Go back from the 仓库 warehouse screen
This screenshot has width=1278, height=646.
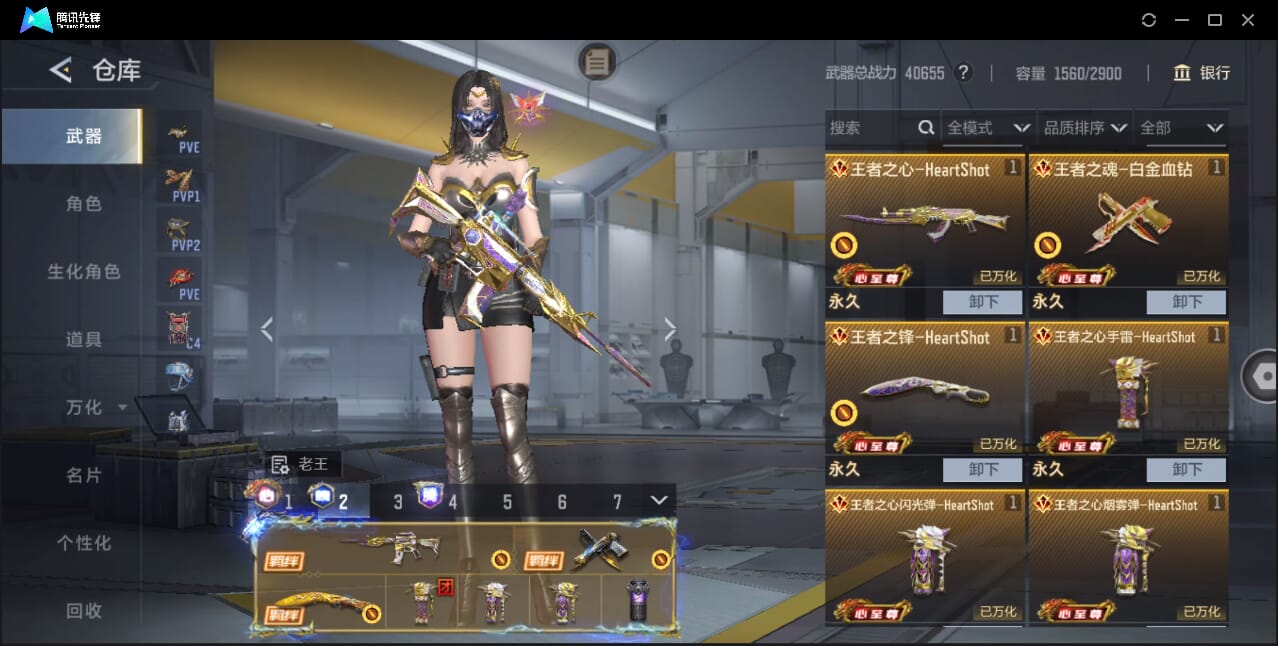(61, 70)
